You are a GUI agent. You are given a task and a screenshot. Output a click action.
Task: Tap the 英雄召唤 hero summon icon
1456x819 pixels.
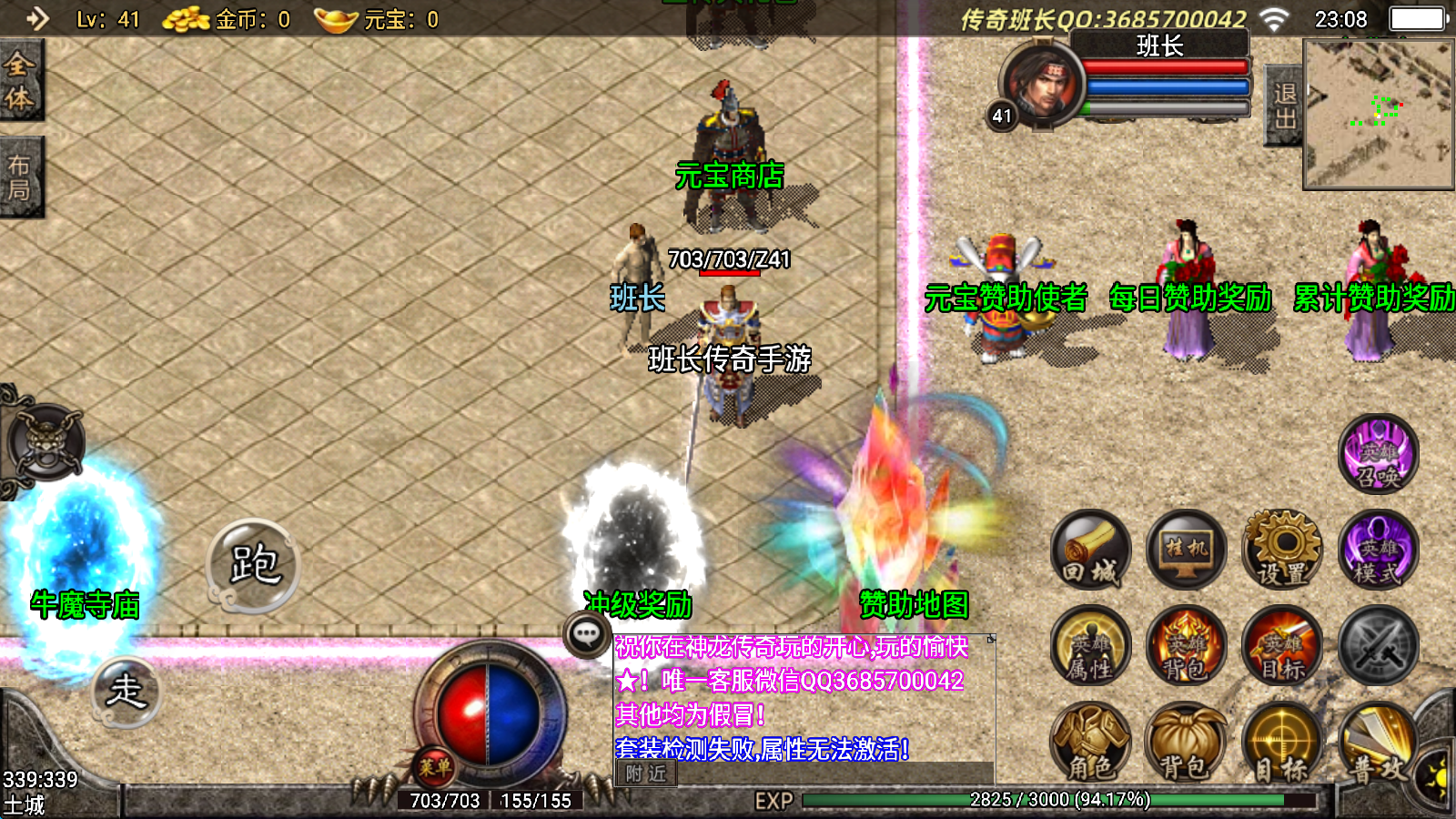point(1380,455)
